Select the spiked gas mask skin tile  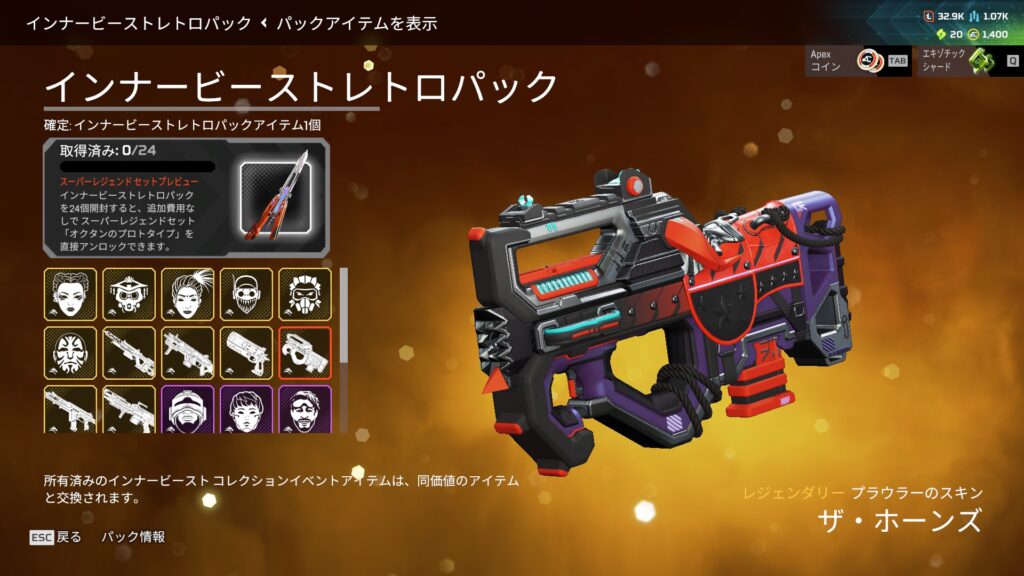point(305,294)
